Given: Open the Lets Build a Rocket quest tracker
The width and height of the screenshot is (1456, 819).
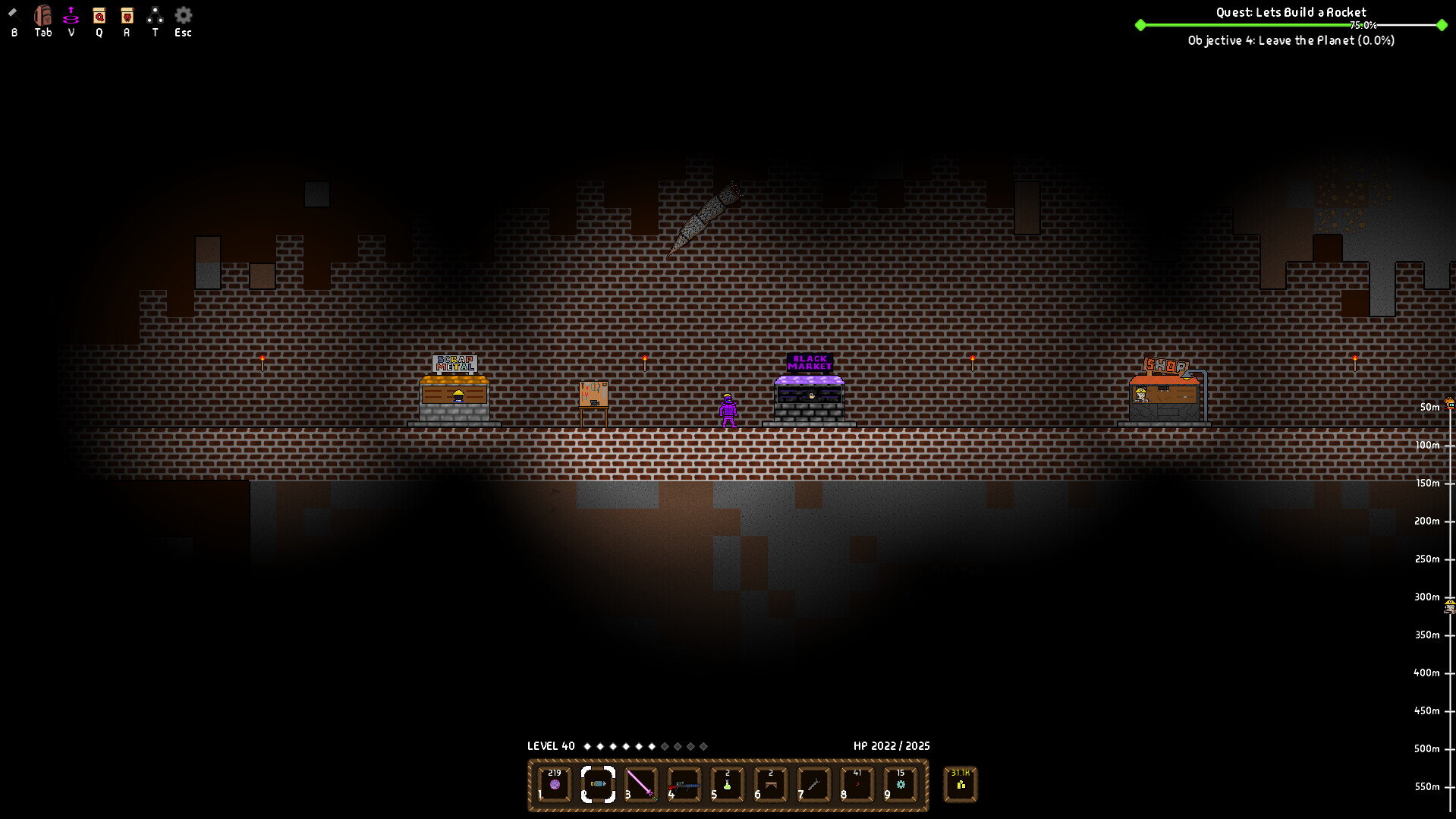Looking at the screenshot, I should click(x=1291, y=12).
